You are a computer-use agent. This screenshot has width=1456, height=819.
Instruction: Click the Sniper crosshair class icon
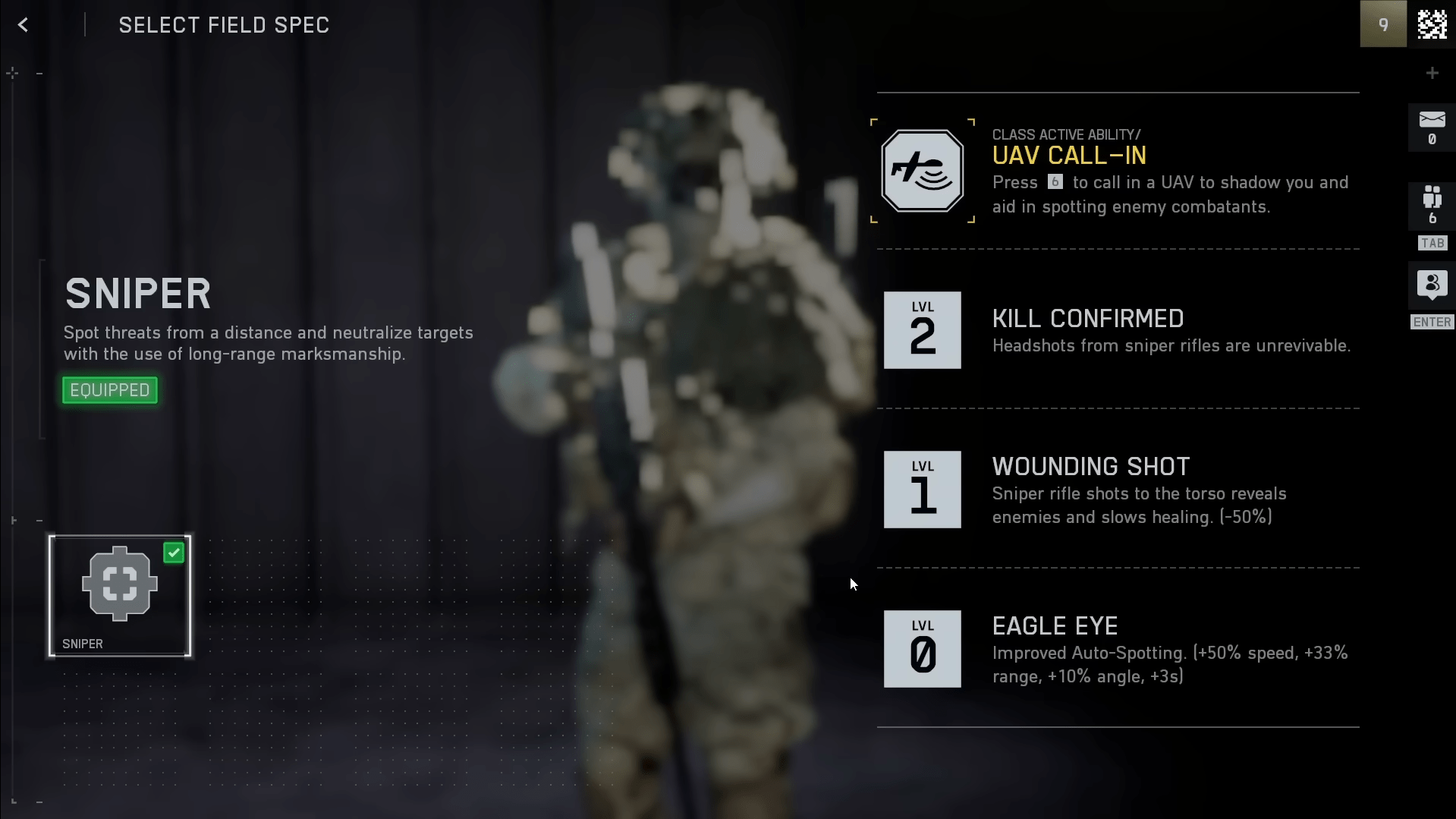pos(118,584)
